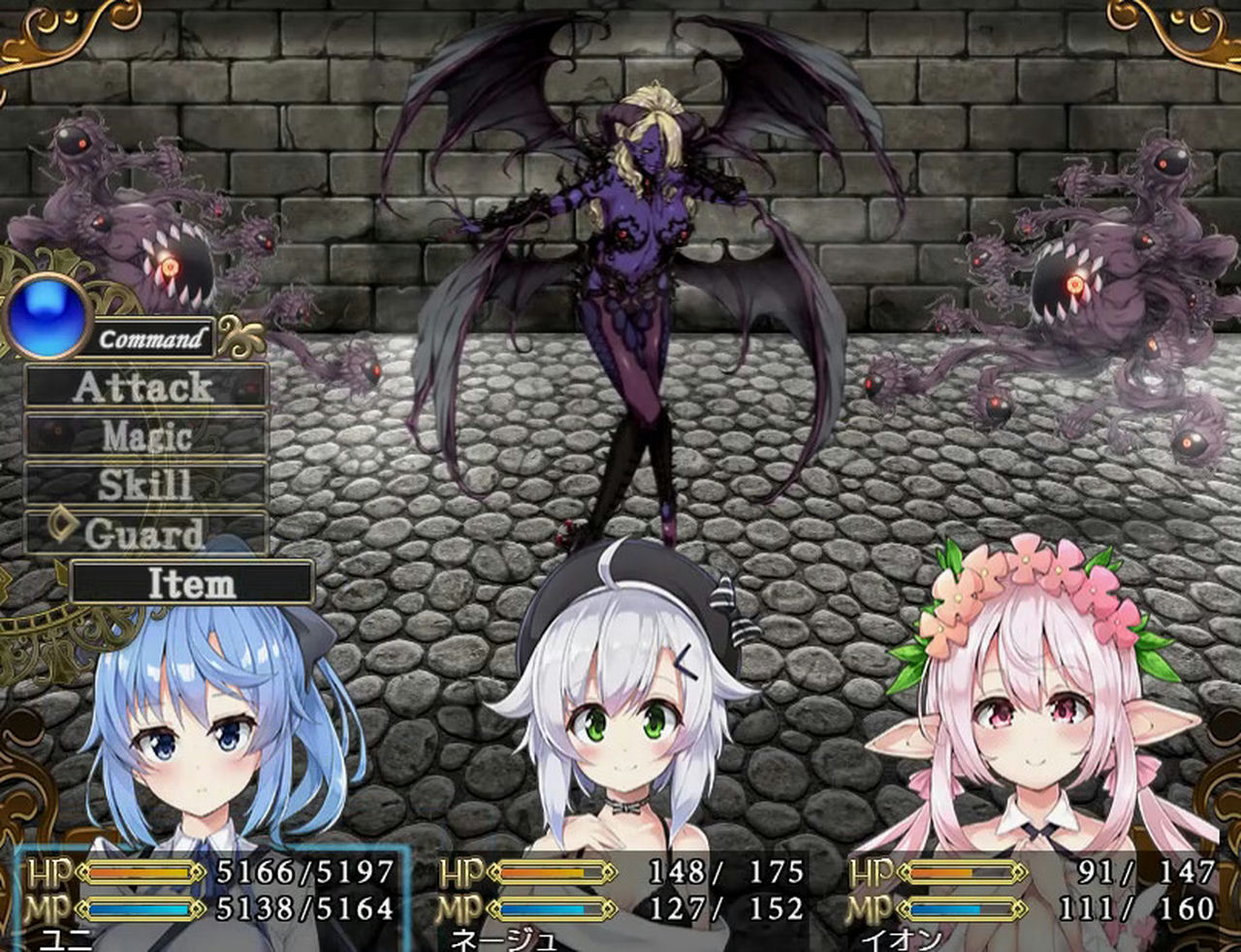Click the HP label icon for ユニ
The width and height of the screenshot is (1241, 952).
coord(49,873)
